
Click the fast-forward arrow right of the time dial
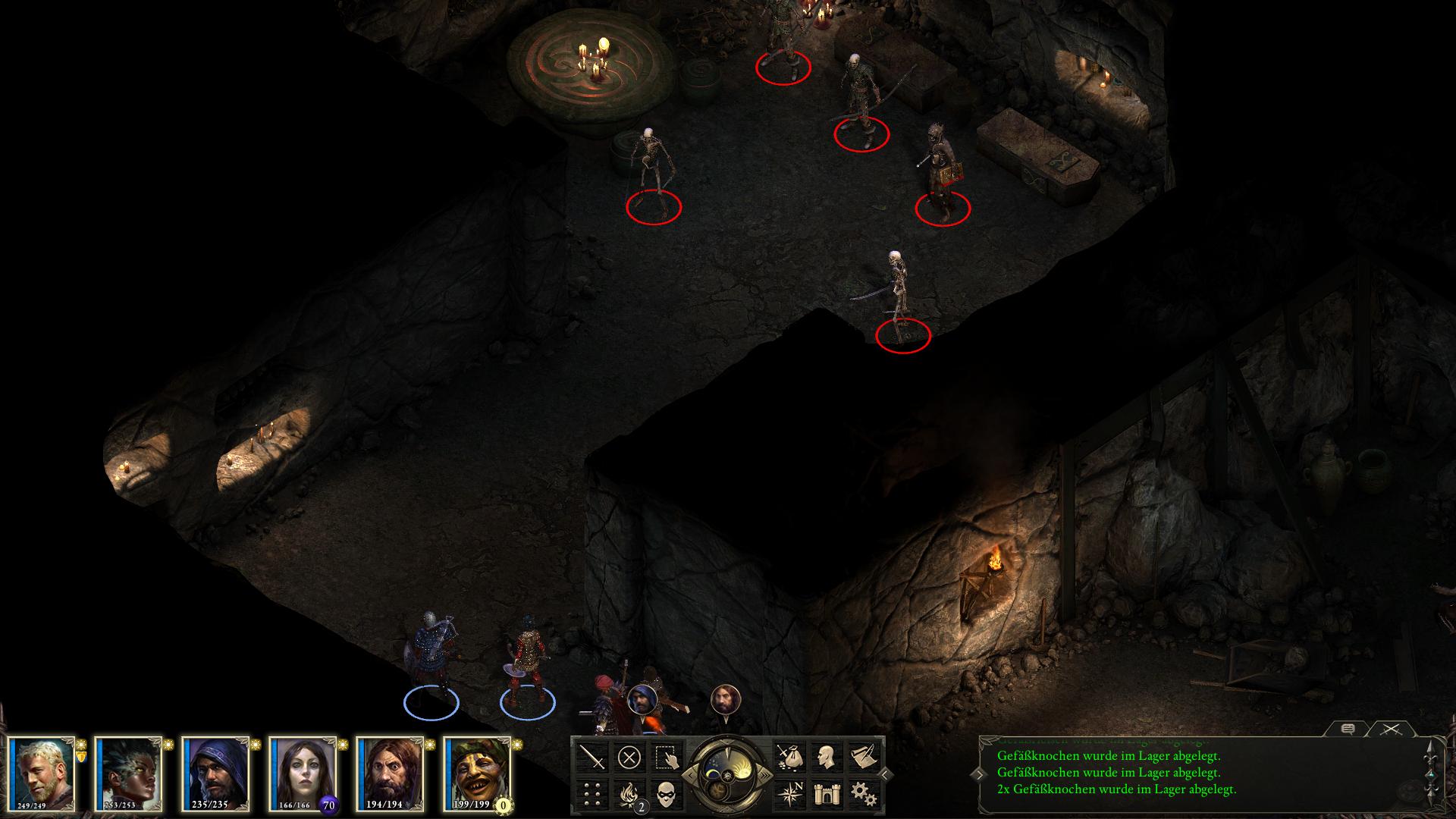coord(767,775)
